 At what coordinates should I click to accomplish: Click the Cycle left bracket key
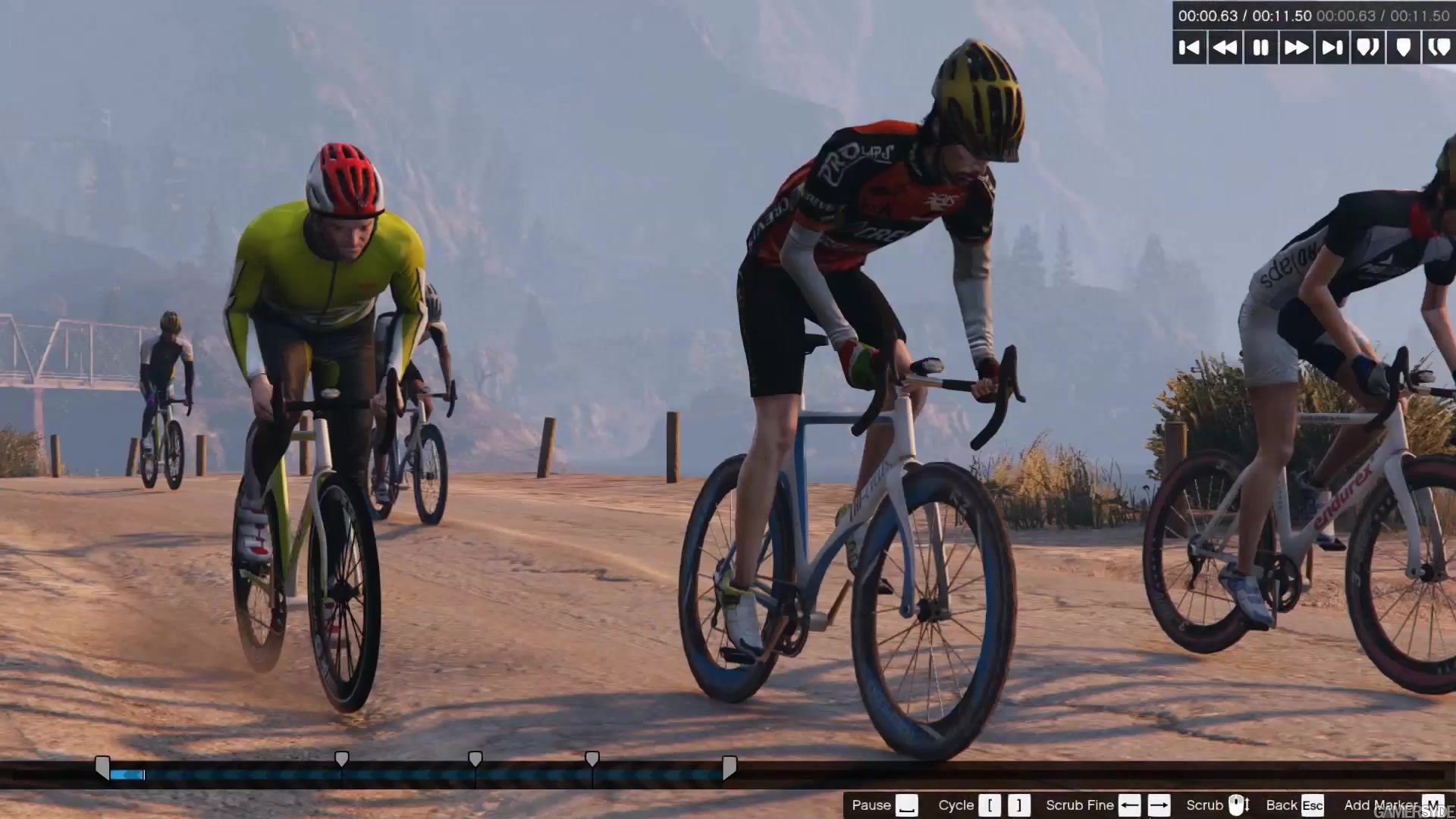[989, 805]
